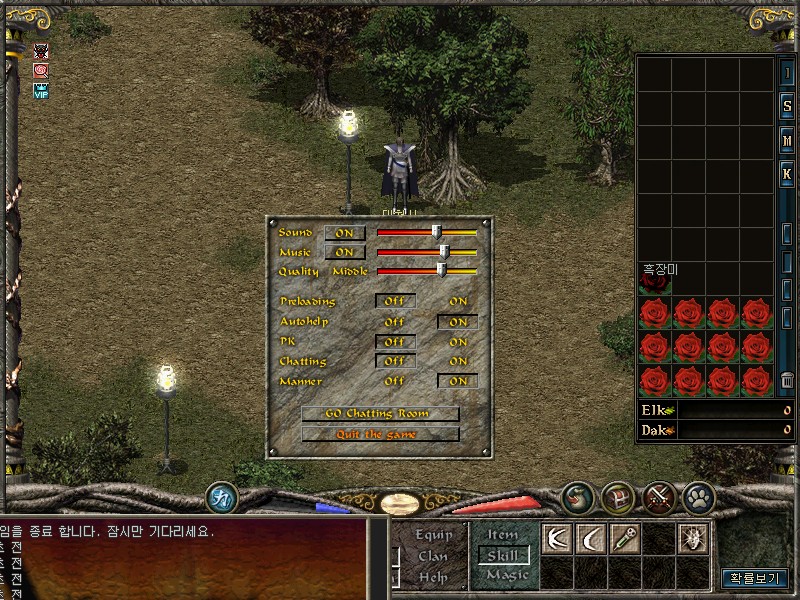This screenshot has width=800, height=600.
Task: Click the trash can icon in the inventory
Action: coord(787,380)
